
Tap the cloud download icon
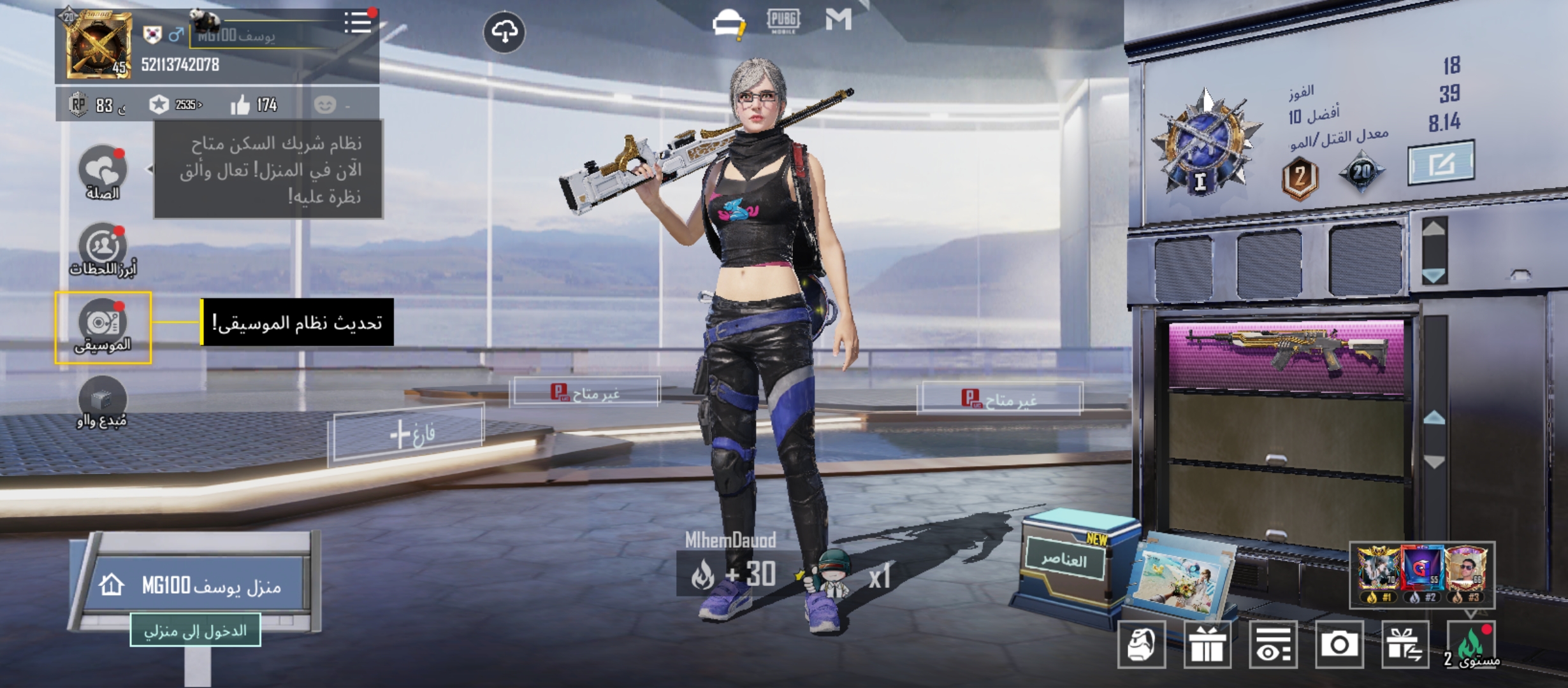tap(504, 32)
